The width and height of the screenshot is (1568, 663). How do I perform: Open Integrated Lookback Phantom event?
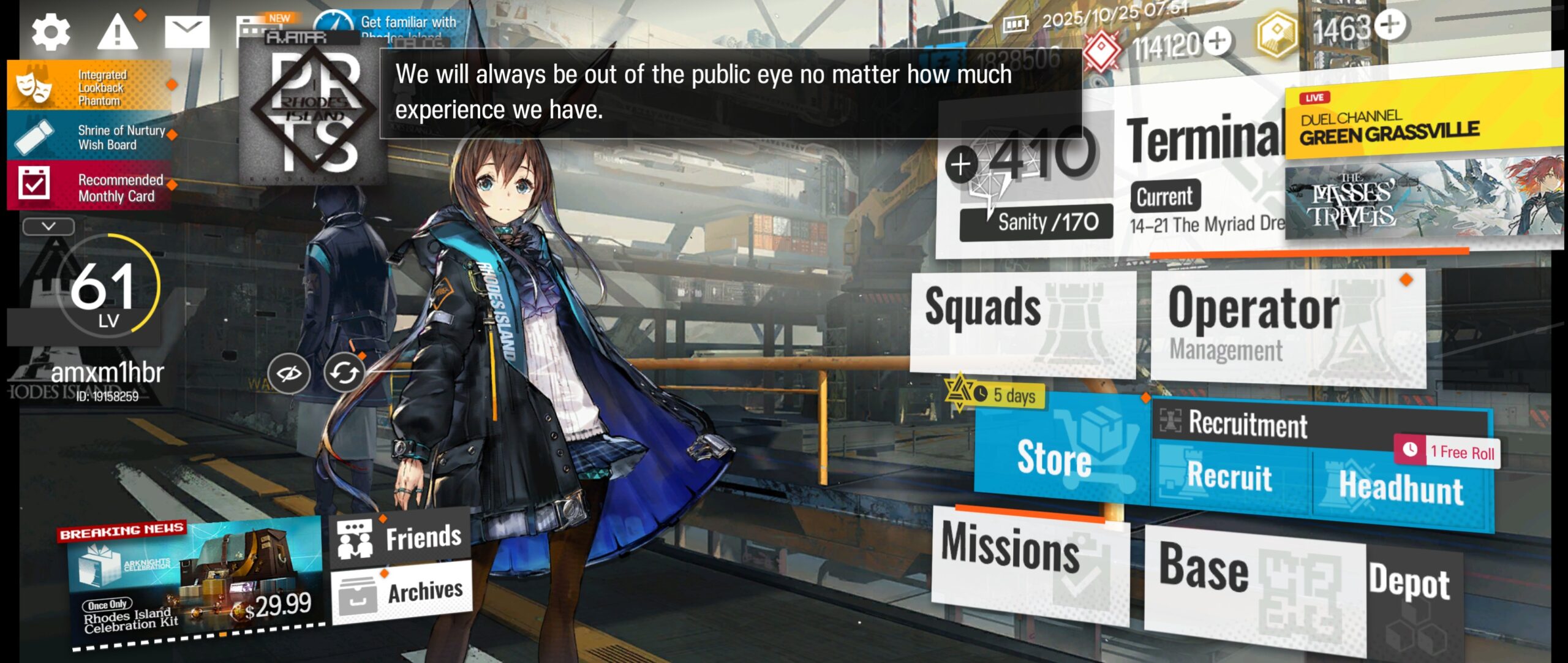89,87
